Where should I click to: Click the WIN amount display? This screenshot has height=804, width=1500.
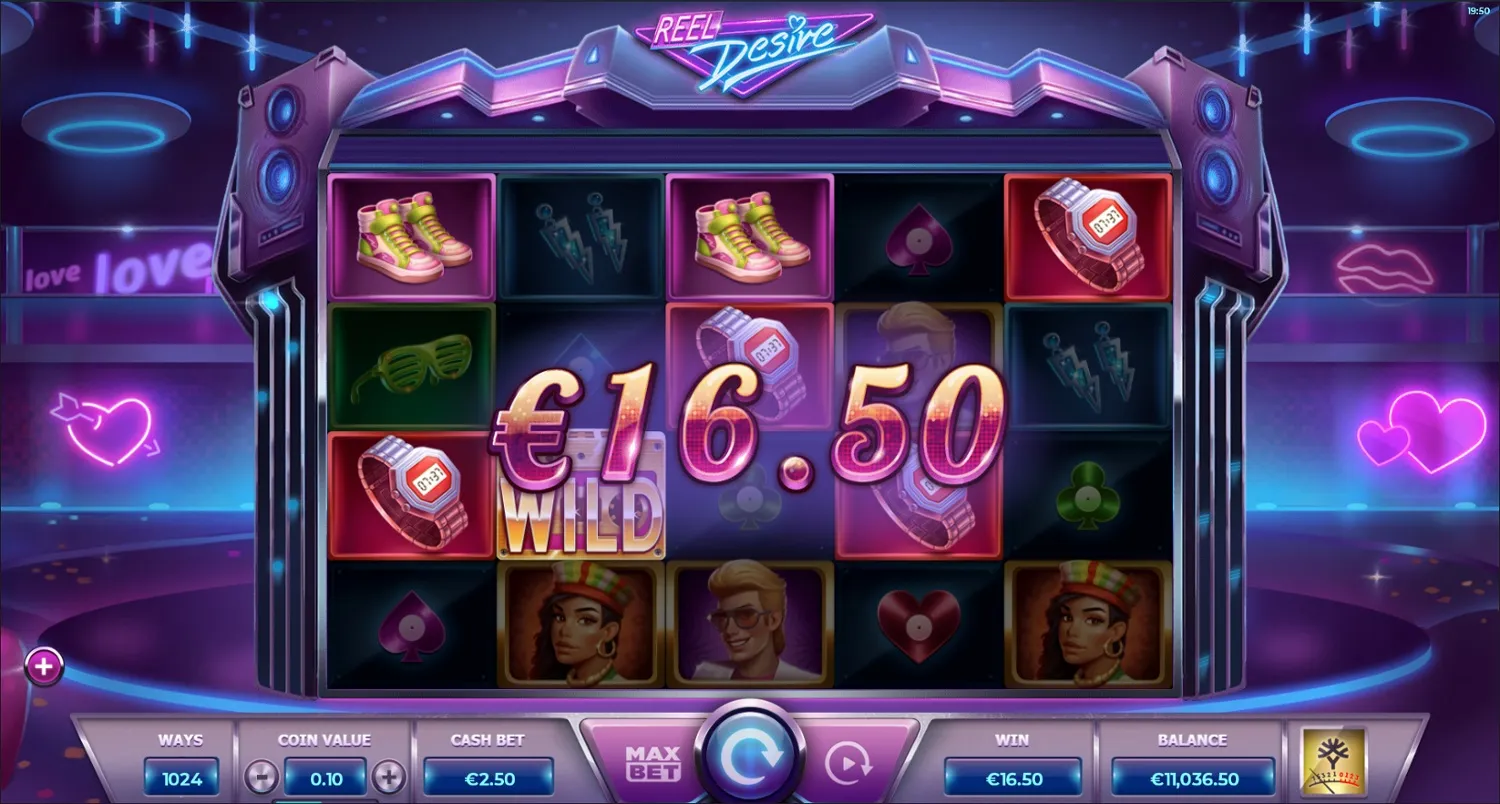[1013, 775]
